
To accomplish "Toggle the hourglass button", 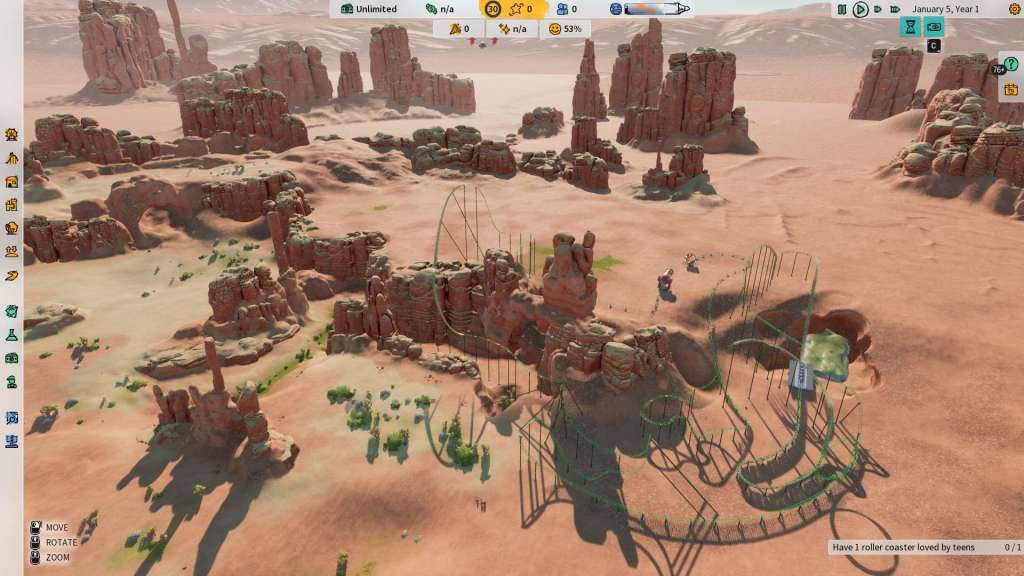I will 910,27.
